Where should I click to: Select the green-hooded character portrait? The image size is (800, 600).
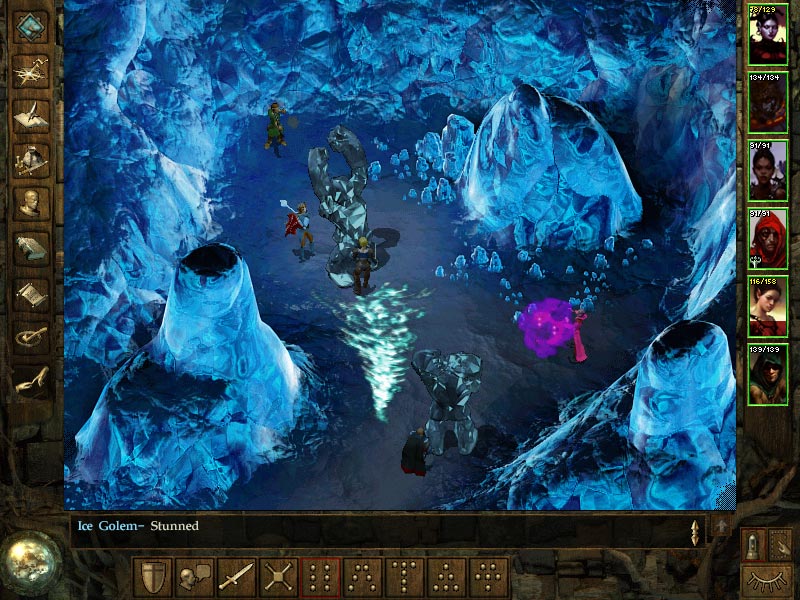[767, 373]
